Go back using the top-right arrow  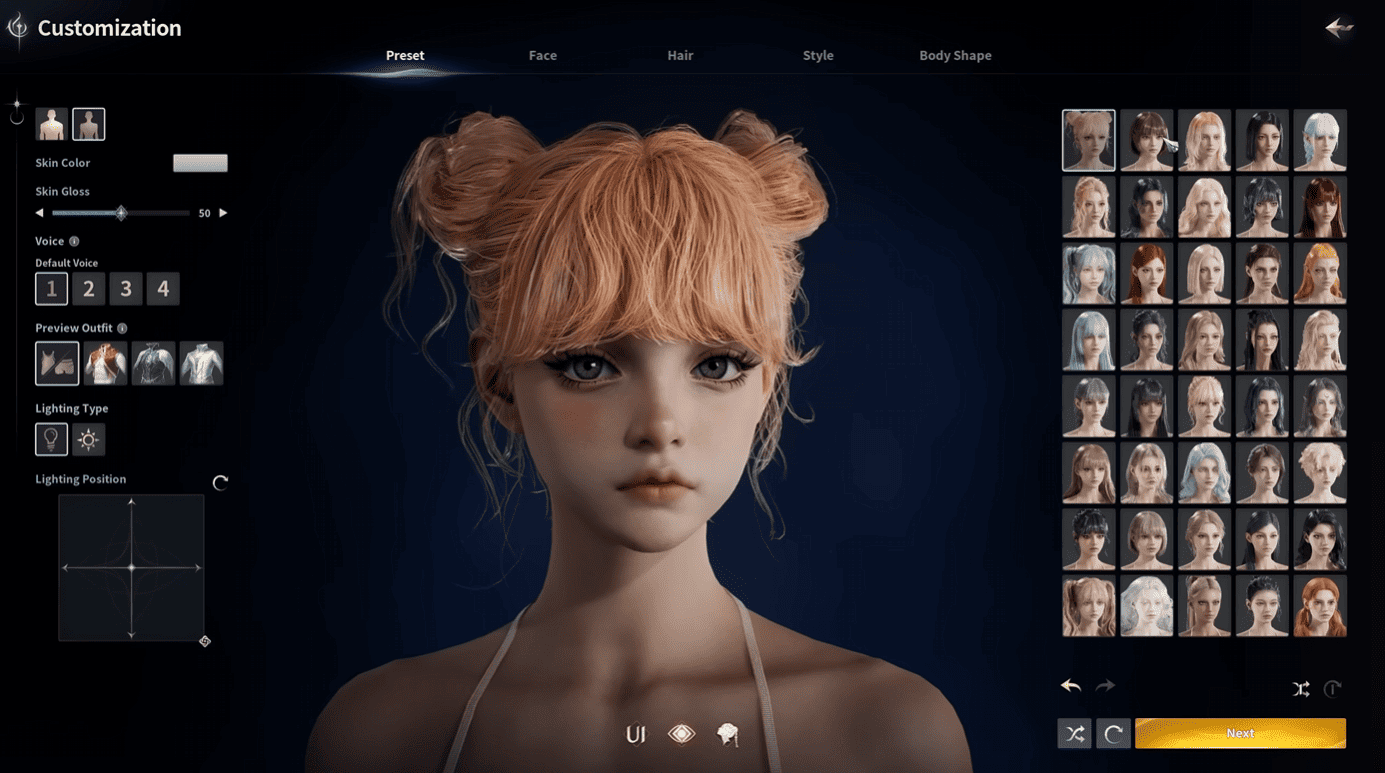click(1338, 28)
